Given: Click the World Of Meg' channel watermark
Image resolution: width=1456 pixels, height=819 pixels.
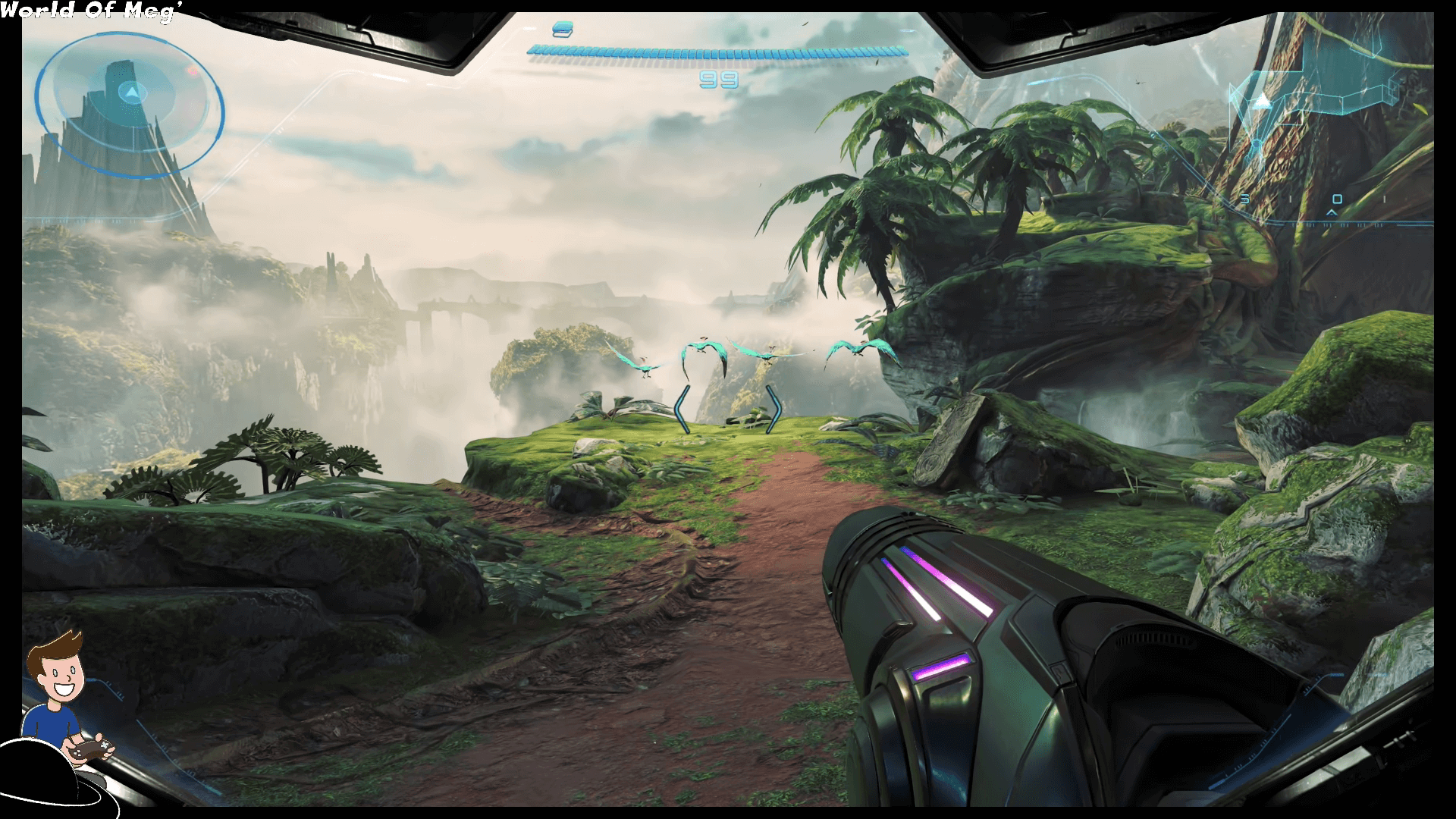Looking at the screenshot, I should 88,11.
